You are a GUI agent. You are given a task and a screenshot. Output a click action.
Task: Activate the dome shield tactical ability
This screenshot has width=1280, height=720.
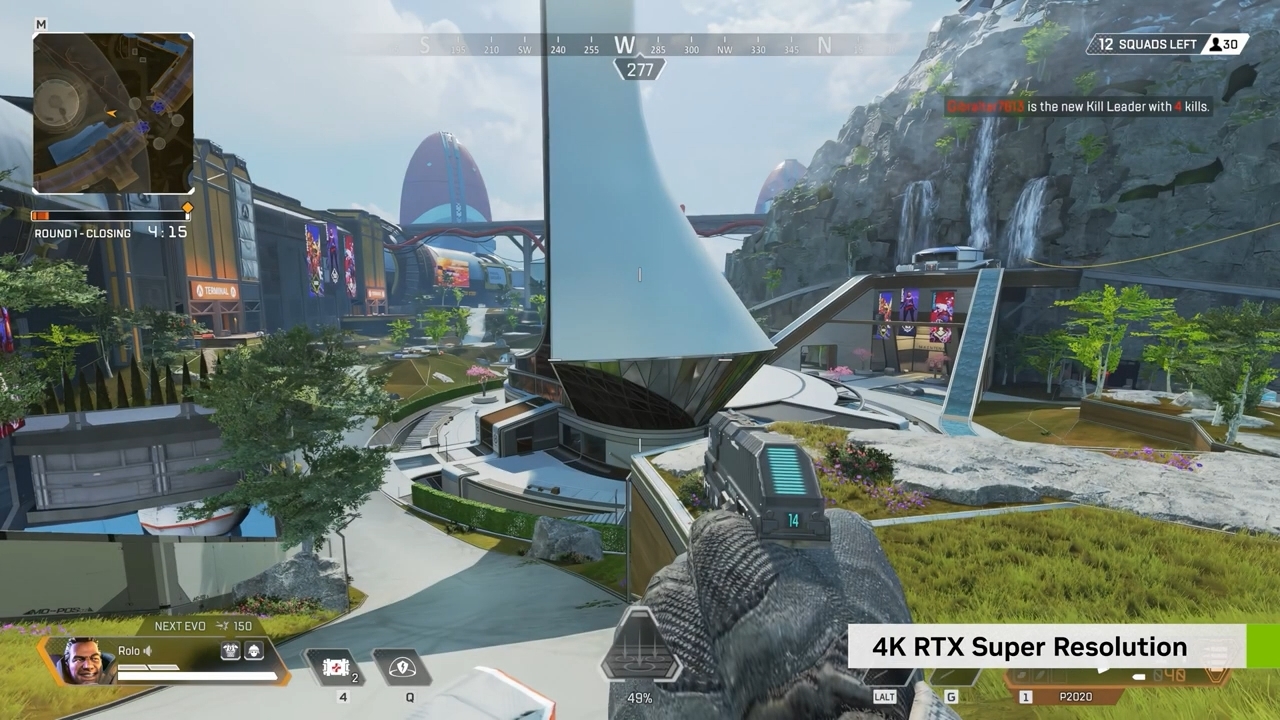(x=402, y=668)
